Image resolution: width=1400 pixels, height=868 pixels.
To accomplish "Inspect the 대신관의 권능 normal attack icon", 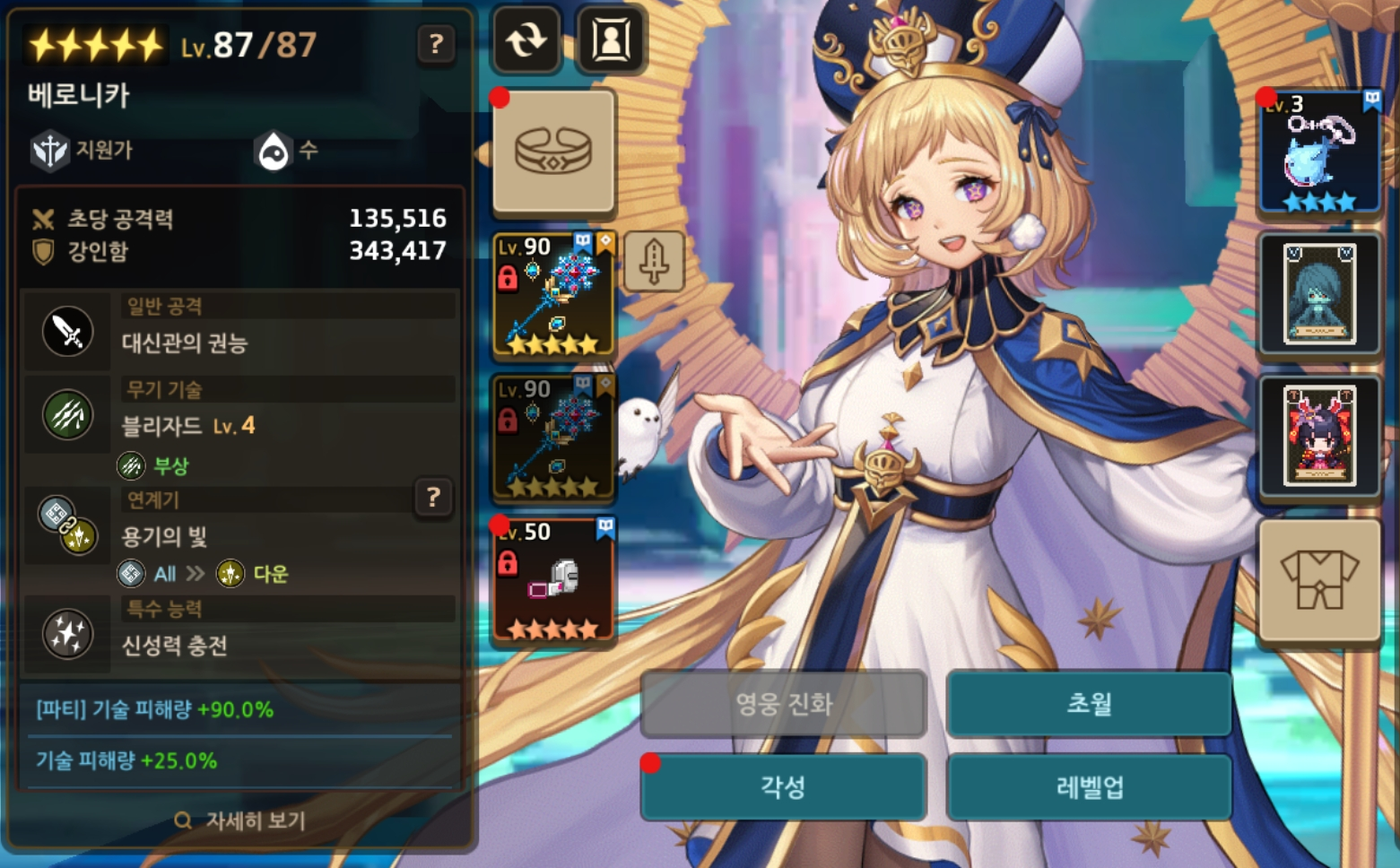I will pyautogui.click(x=68, y=332).
